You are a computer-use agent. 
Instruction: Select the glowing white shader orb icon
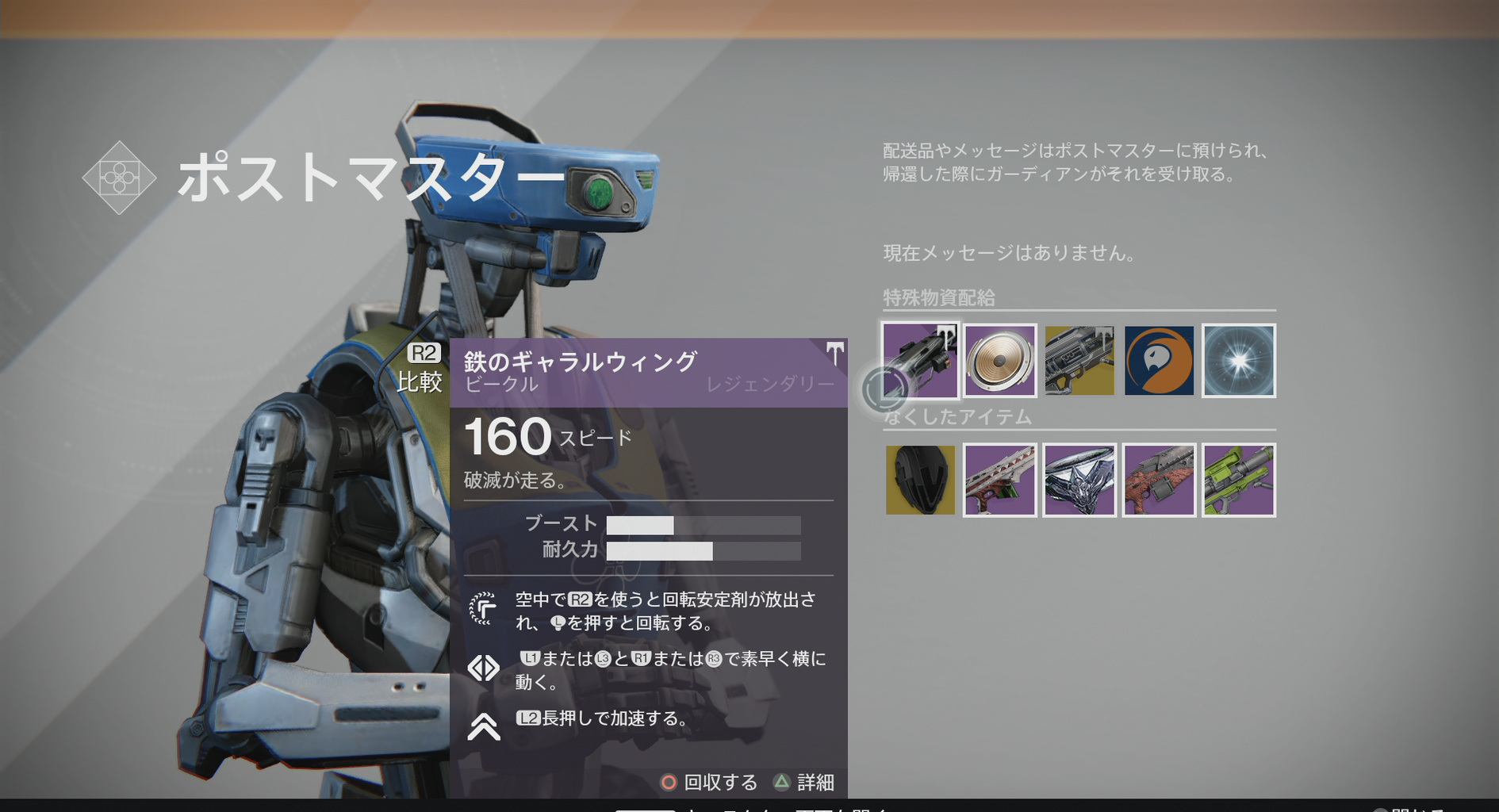(x=1238, y=361)
